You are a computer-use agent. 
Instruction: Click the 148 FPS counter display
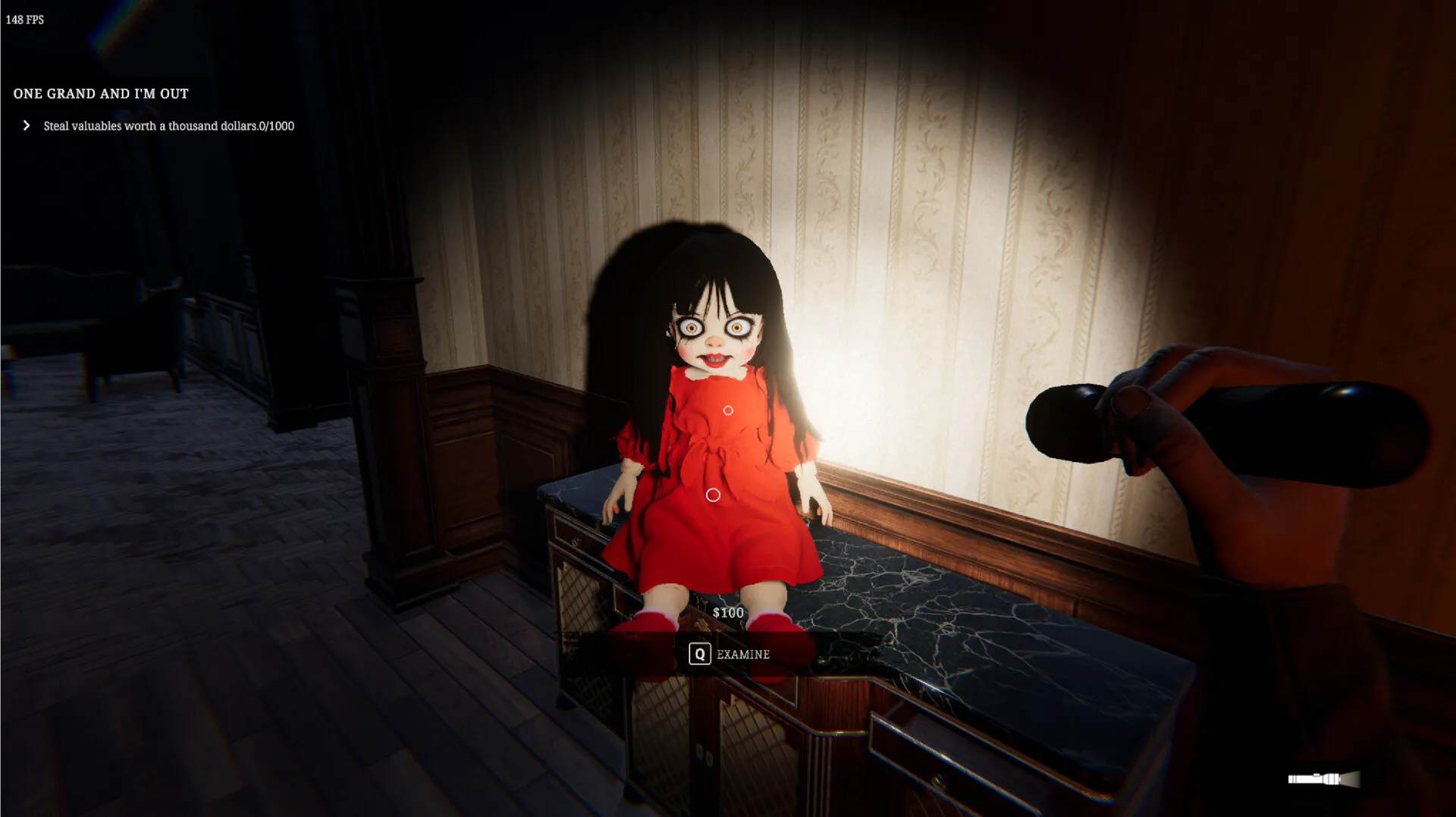(24, 20)
